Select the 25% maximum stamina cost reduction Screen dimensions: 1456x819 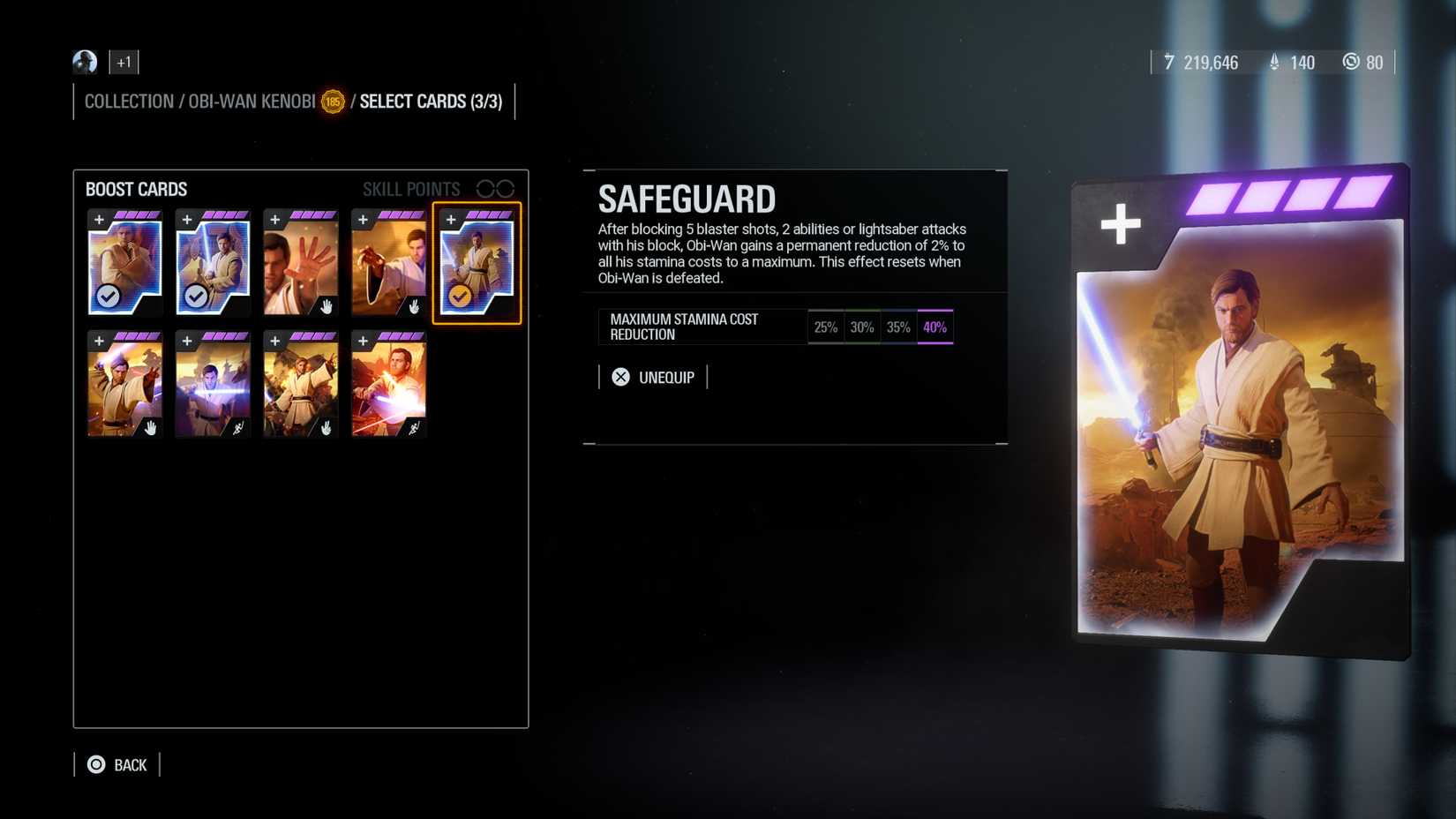point(826,327)
